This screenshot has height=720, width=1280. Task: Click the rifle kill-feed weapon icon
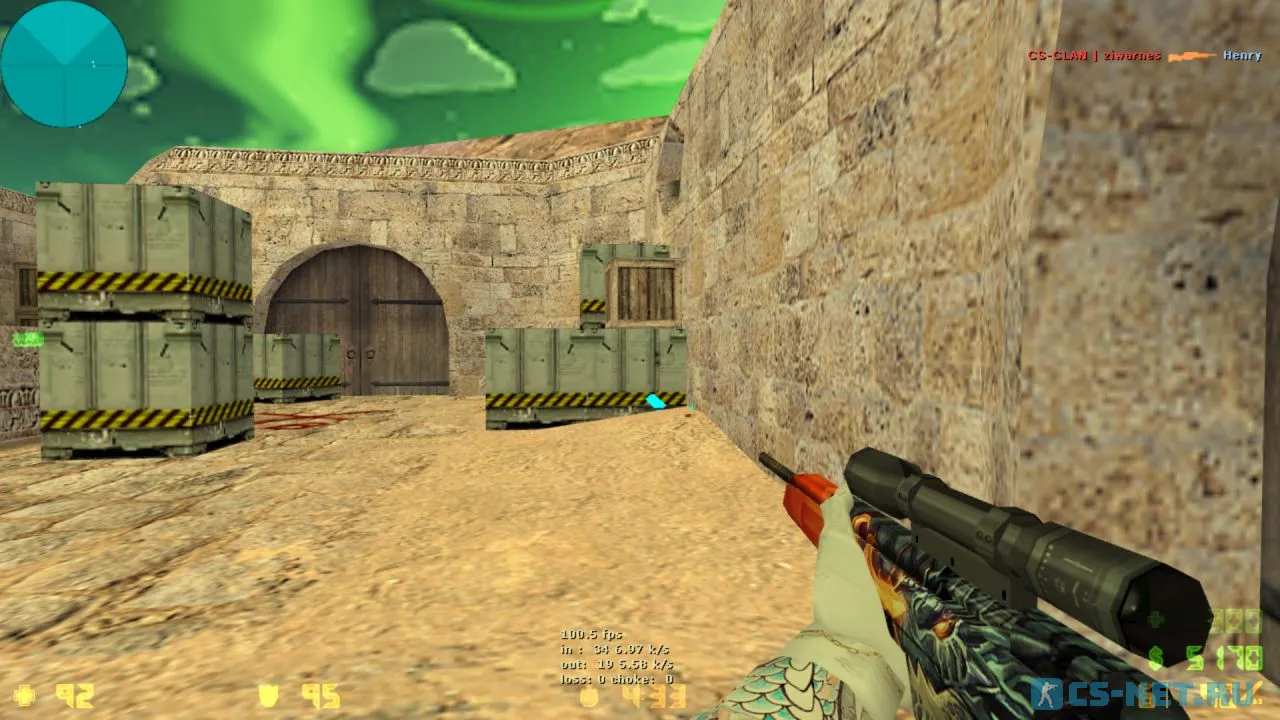(1194, 56)
